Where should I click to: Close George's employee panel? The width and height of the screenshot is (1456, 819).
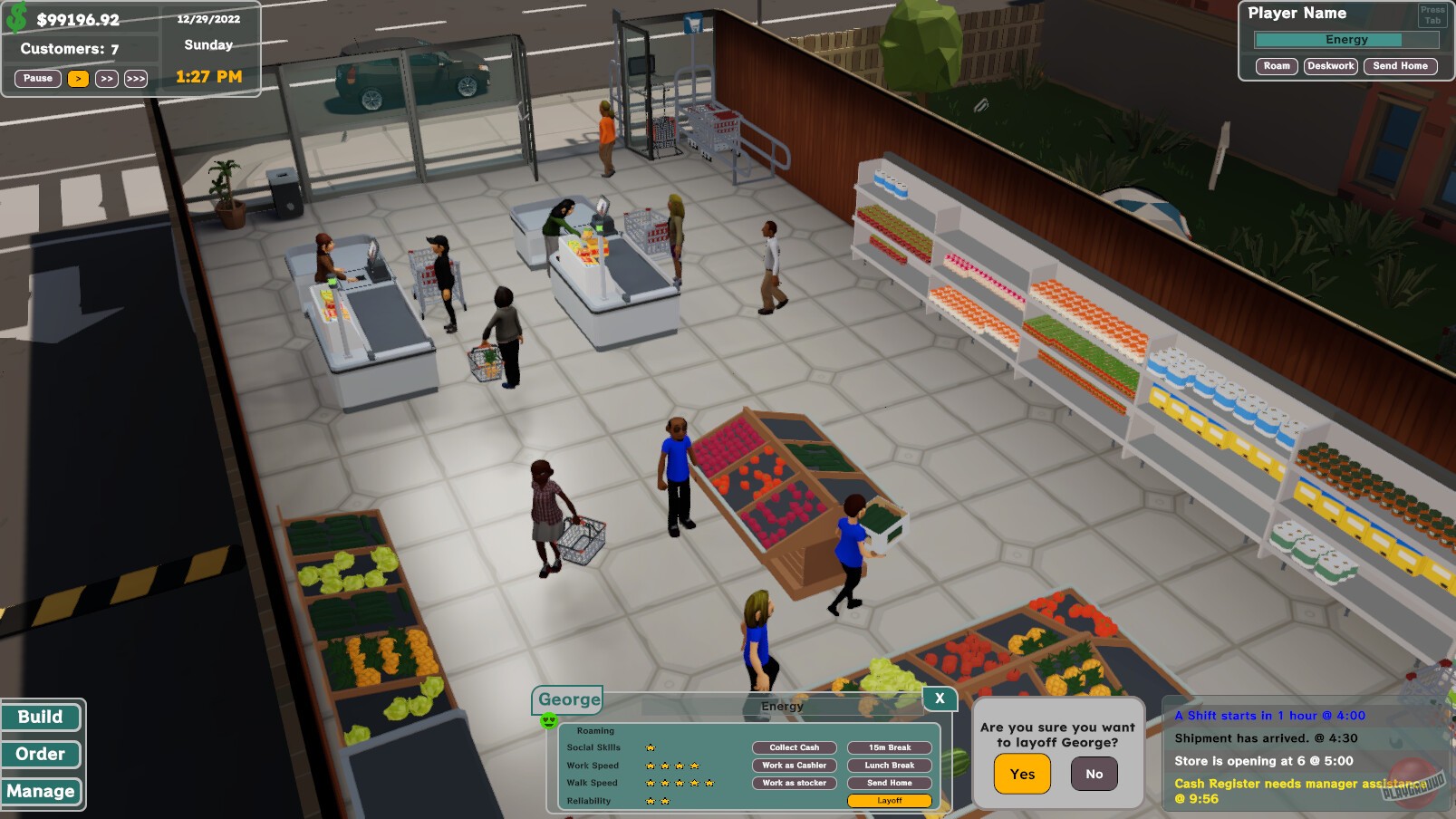(x=939, y=699)
